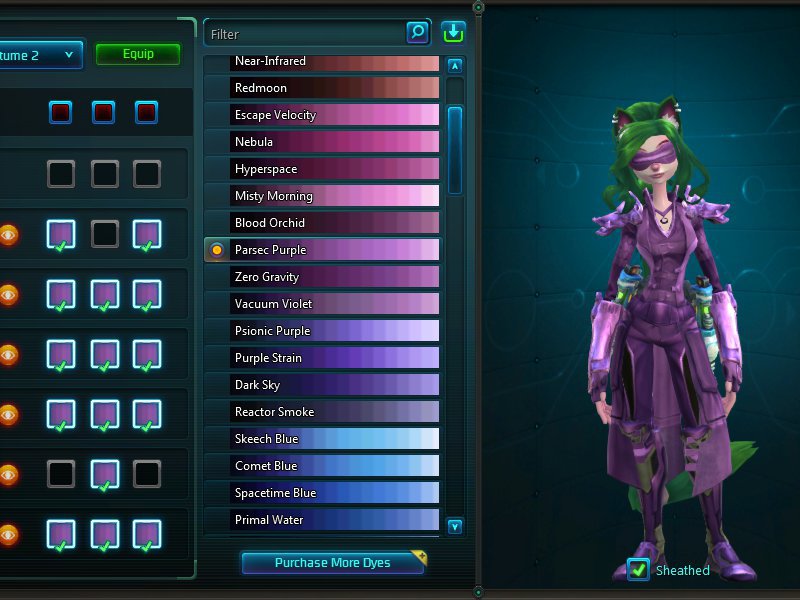Pick the Psionic Purple dye
This screenshot has width=800, height=600.
click(x=322, y=331)
